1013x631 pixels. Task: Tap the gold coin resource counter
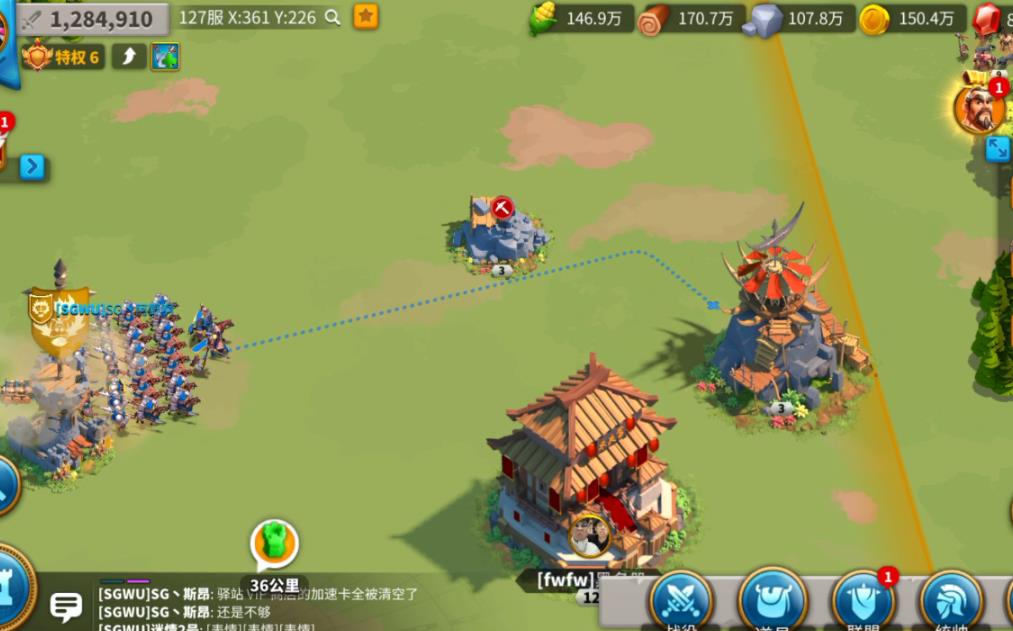coord(912,18)
